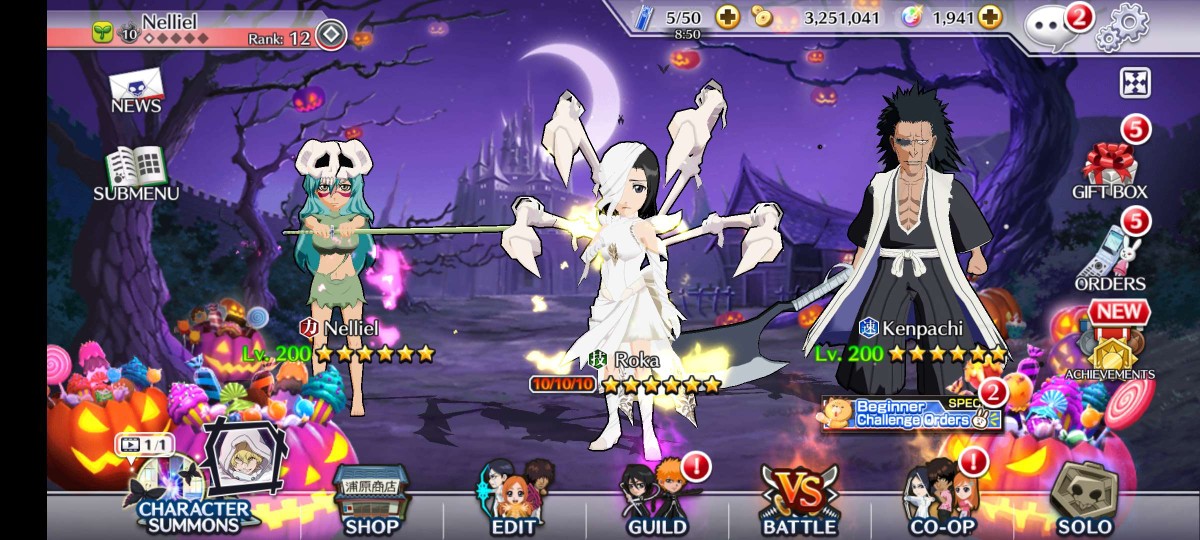The height and width of the screenshot is (540, 1200).
Task: Open the Edit team menu
Action: click(x=513, y=500)
